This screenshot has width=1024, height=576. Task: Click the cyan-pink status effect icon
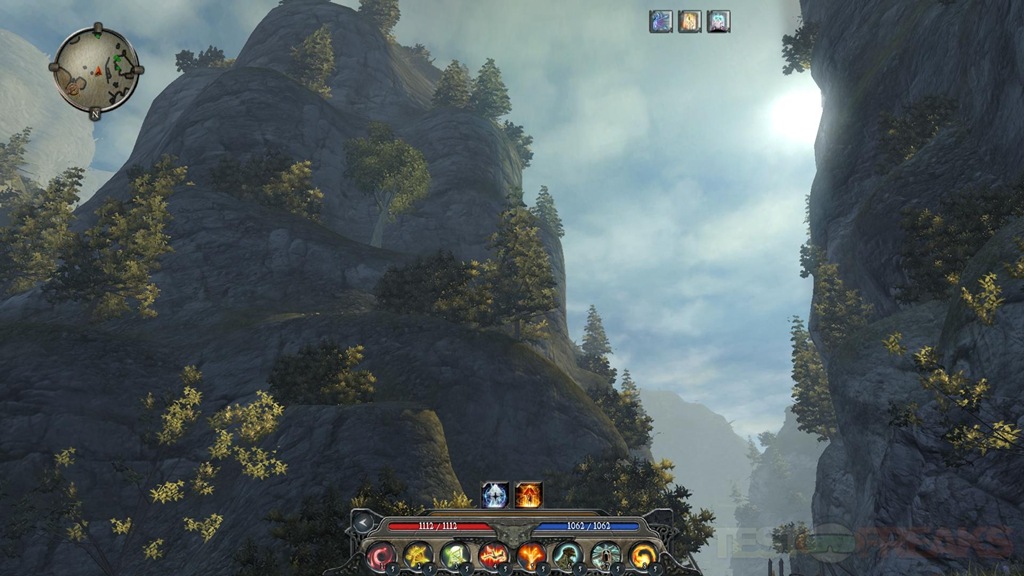pyautogui.click(x=719, y=21)
